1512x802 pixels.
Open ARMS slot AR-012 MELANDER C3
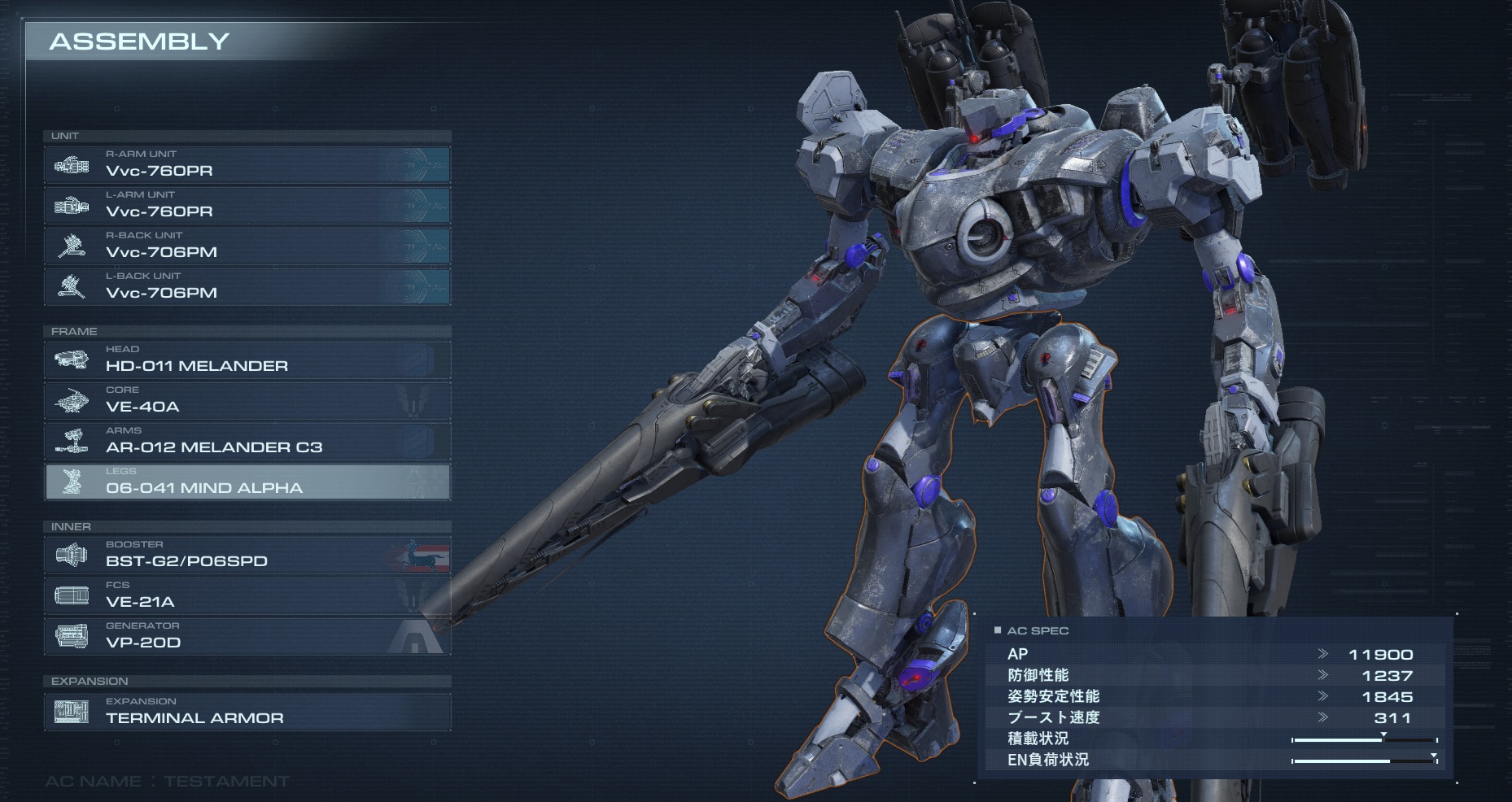(x=247, y=441)
